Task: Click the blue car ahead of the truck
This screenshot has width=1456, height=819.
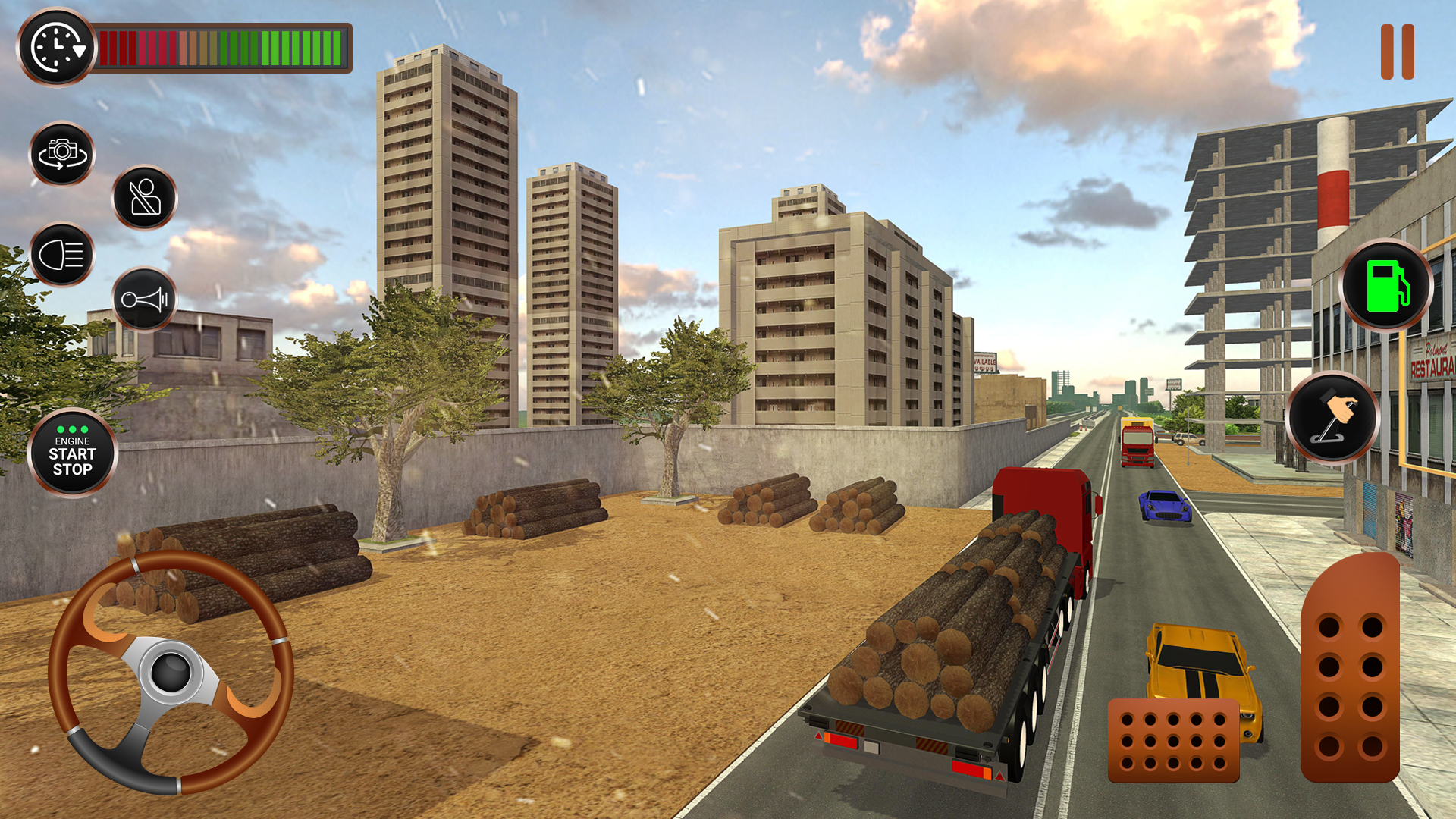Action: coord(1166,504)
